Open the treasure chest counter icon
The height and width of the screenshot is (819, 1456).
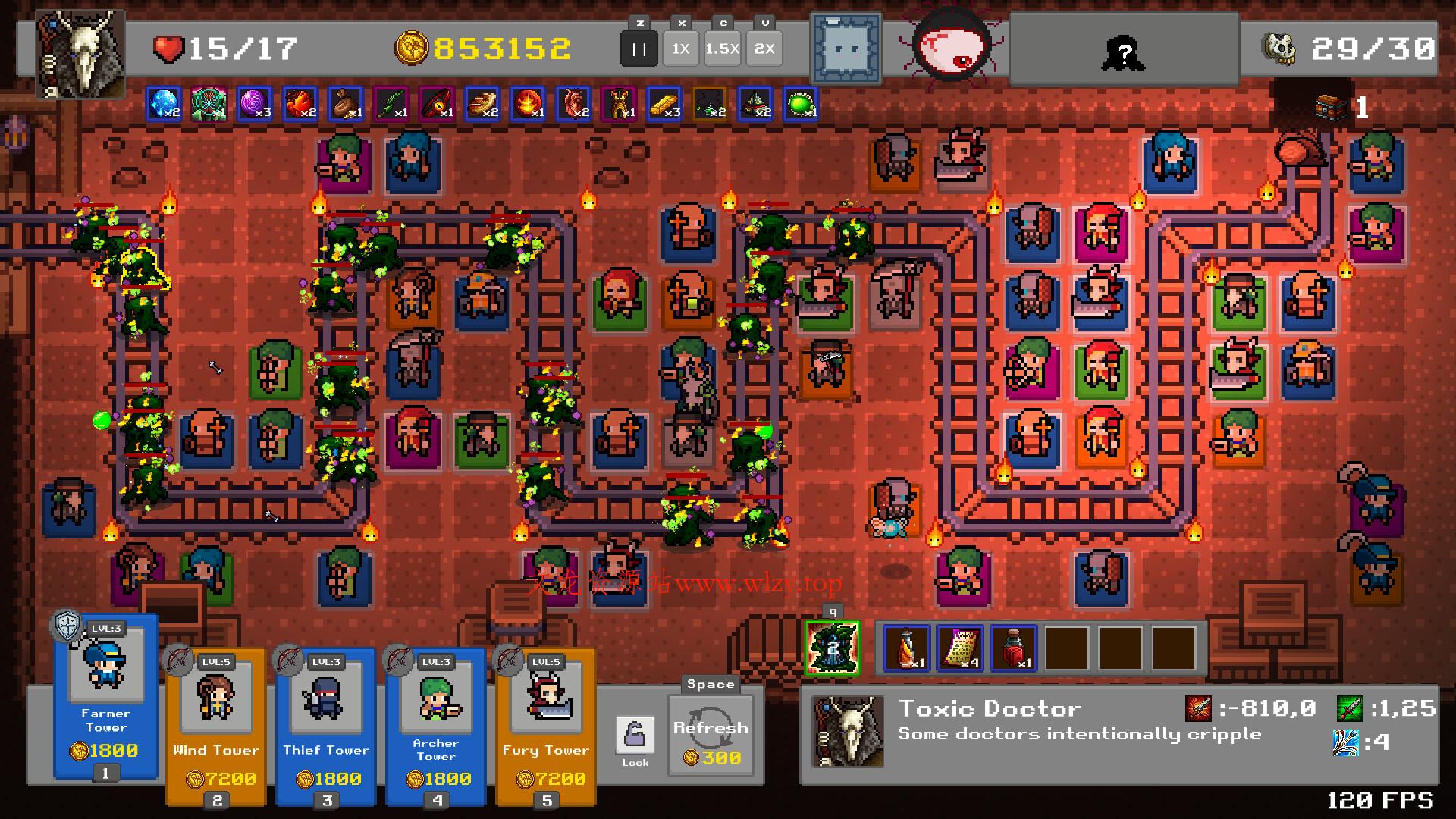1329,107
